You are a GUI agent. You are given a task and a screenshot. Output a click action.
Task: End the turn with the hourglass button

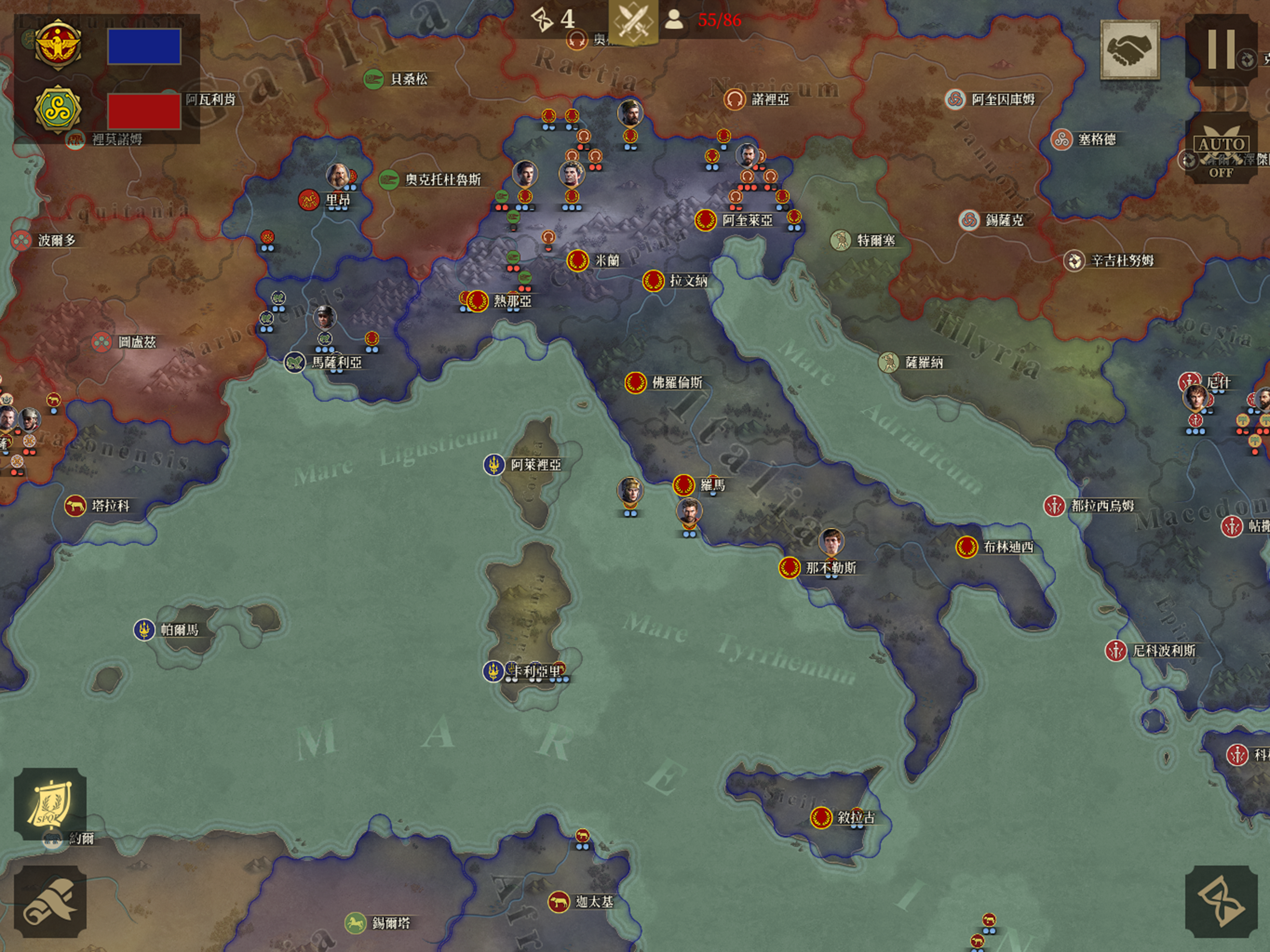point(1220,901)
